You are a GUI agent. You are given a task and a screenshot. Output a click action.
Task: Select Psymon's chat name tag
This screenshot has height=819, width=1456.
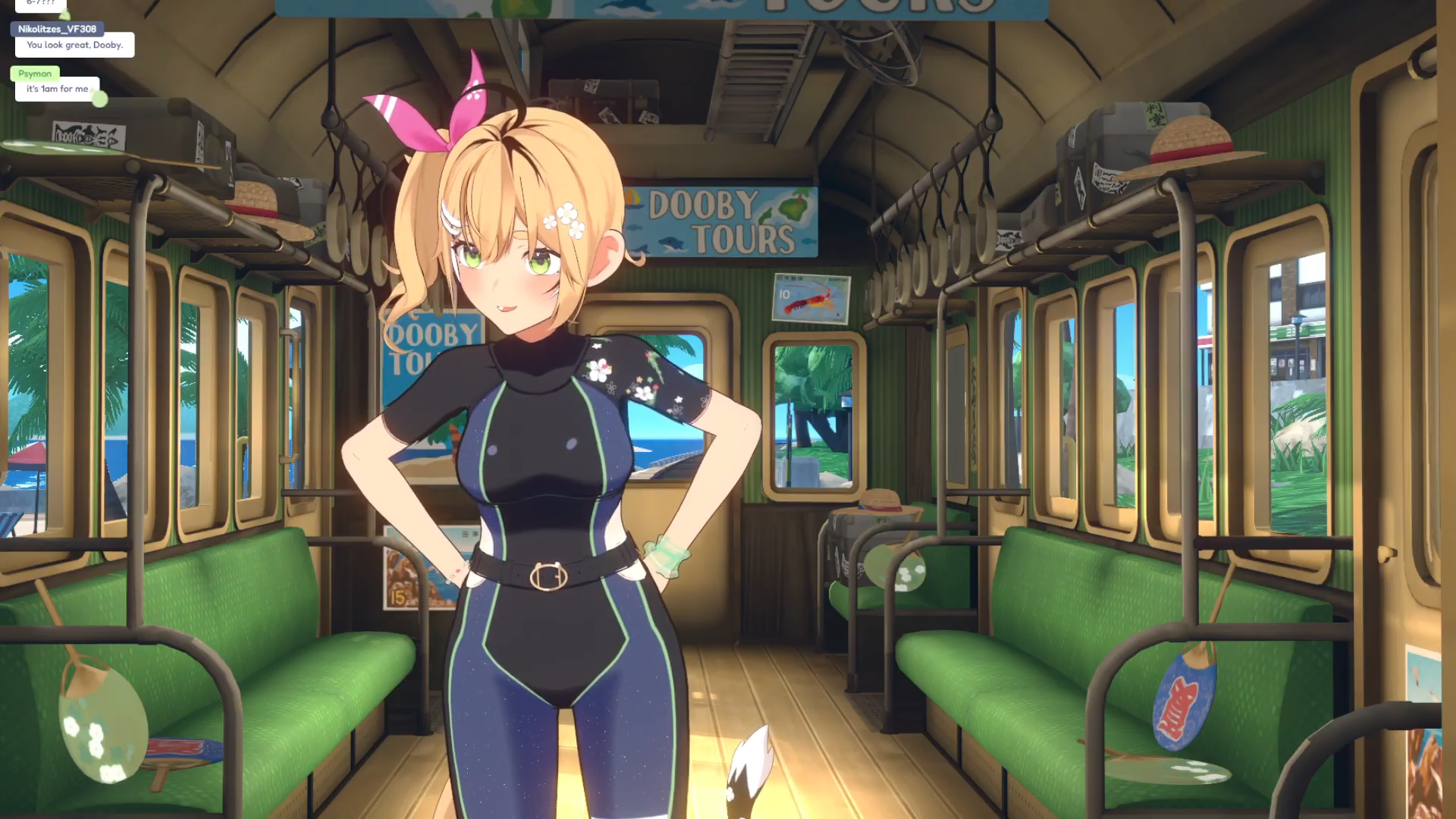tap(35, 74)
